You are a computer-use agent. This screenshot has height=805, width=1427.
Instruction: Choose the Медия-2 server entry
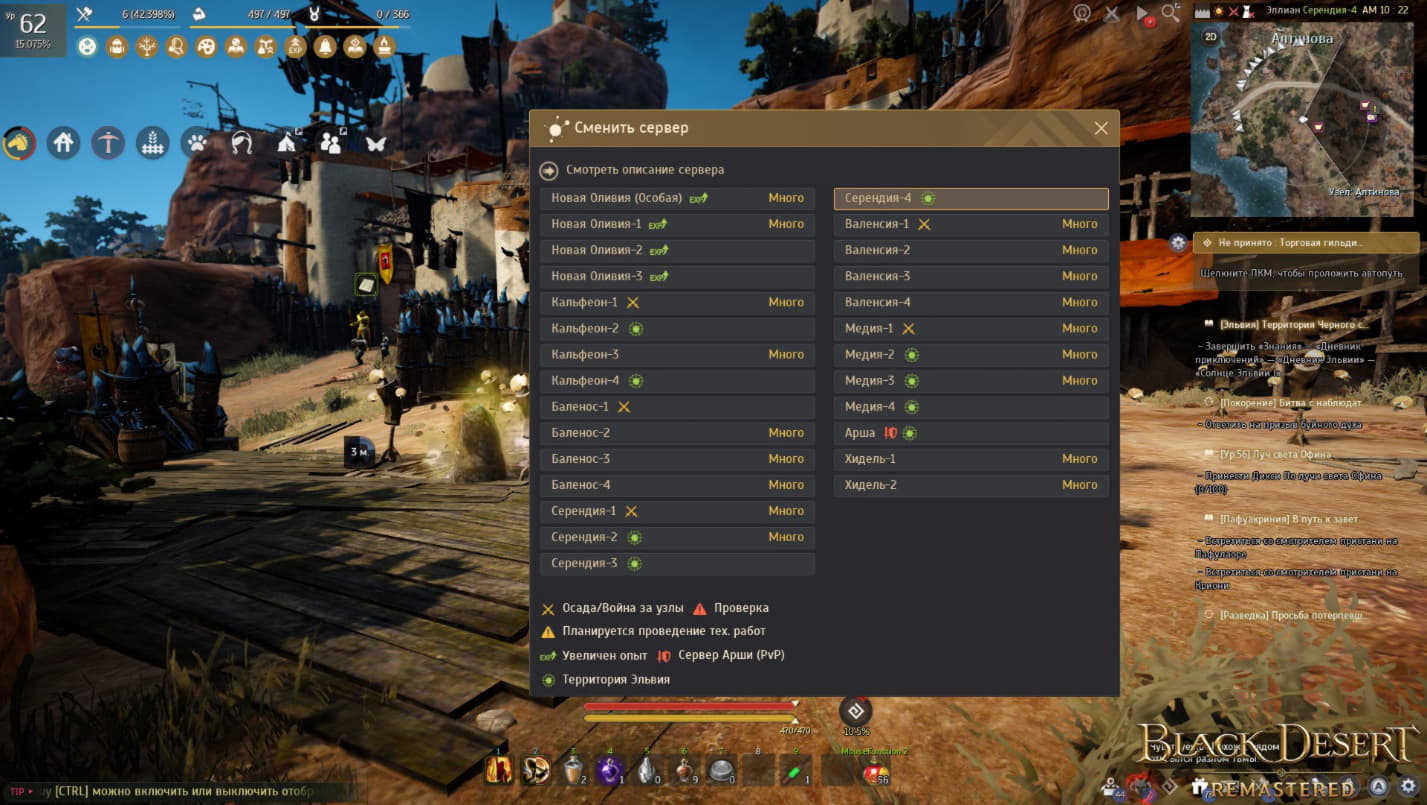(970, 354)
